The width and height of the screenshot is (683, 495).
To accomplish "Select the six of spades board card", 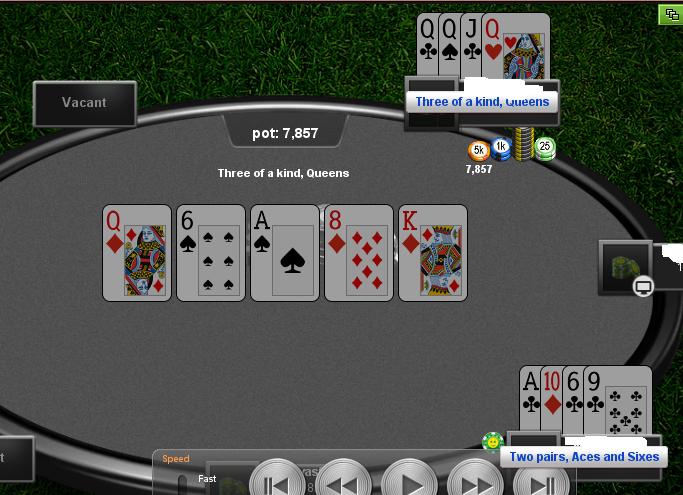I will pyautogui.click(x=211, y=252).
